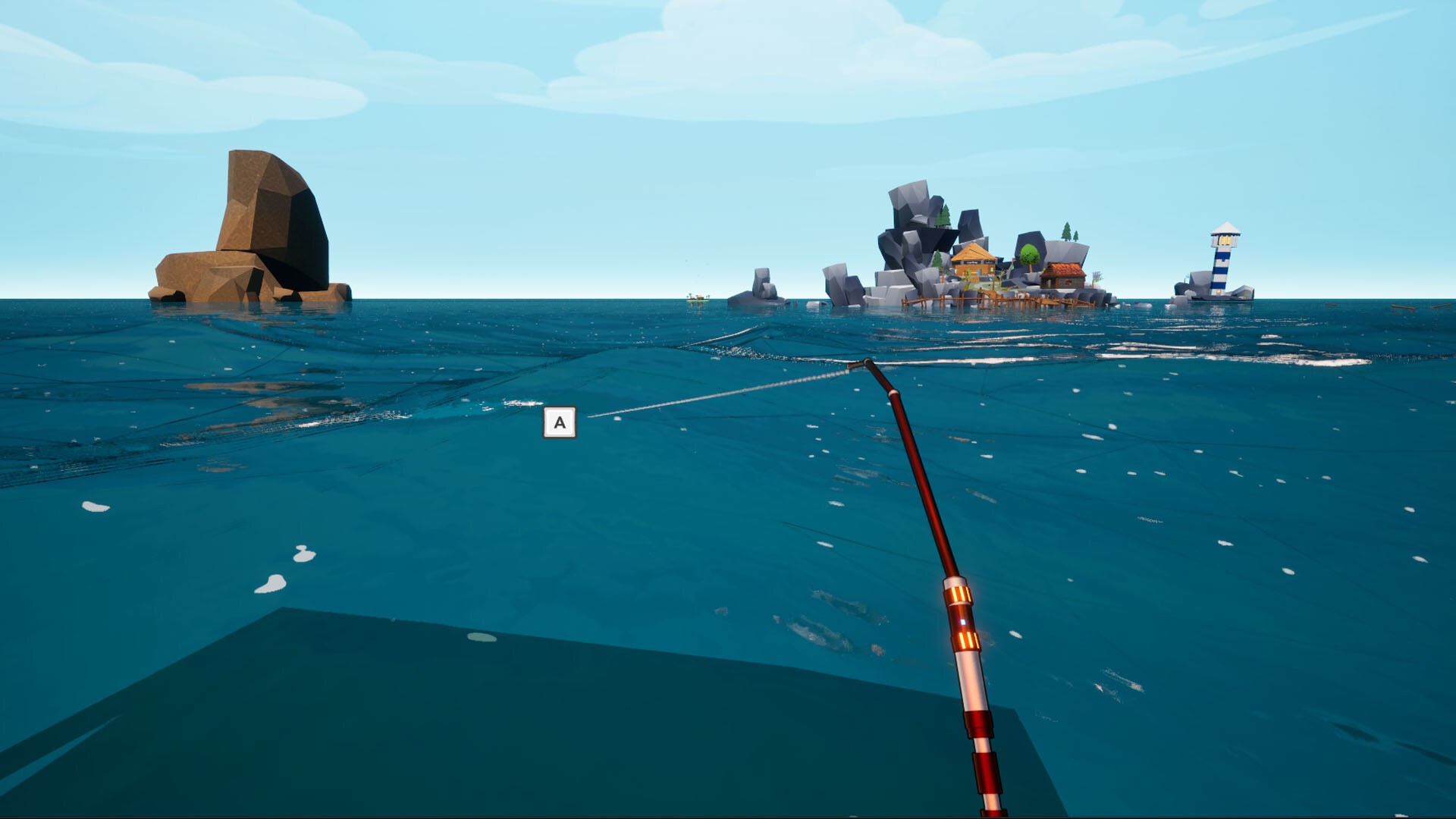This screenshot has width=1456, height=819.
Task: Select the lighthouse lantern light
Action: click(x=1224, y=240)
